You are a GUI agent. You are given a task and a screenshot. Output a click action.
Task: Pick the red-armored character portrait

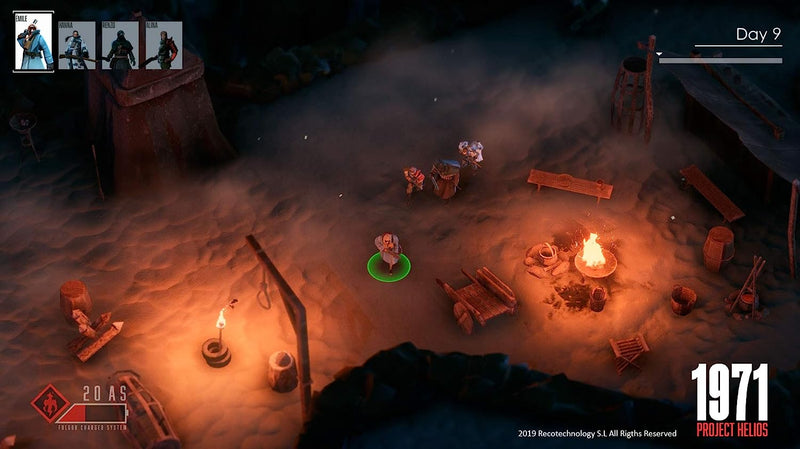point(164,45)
